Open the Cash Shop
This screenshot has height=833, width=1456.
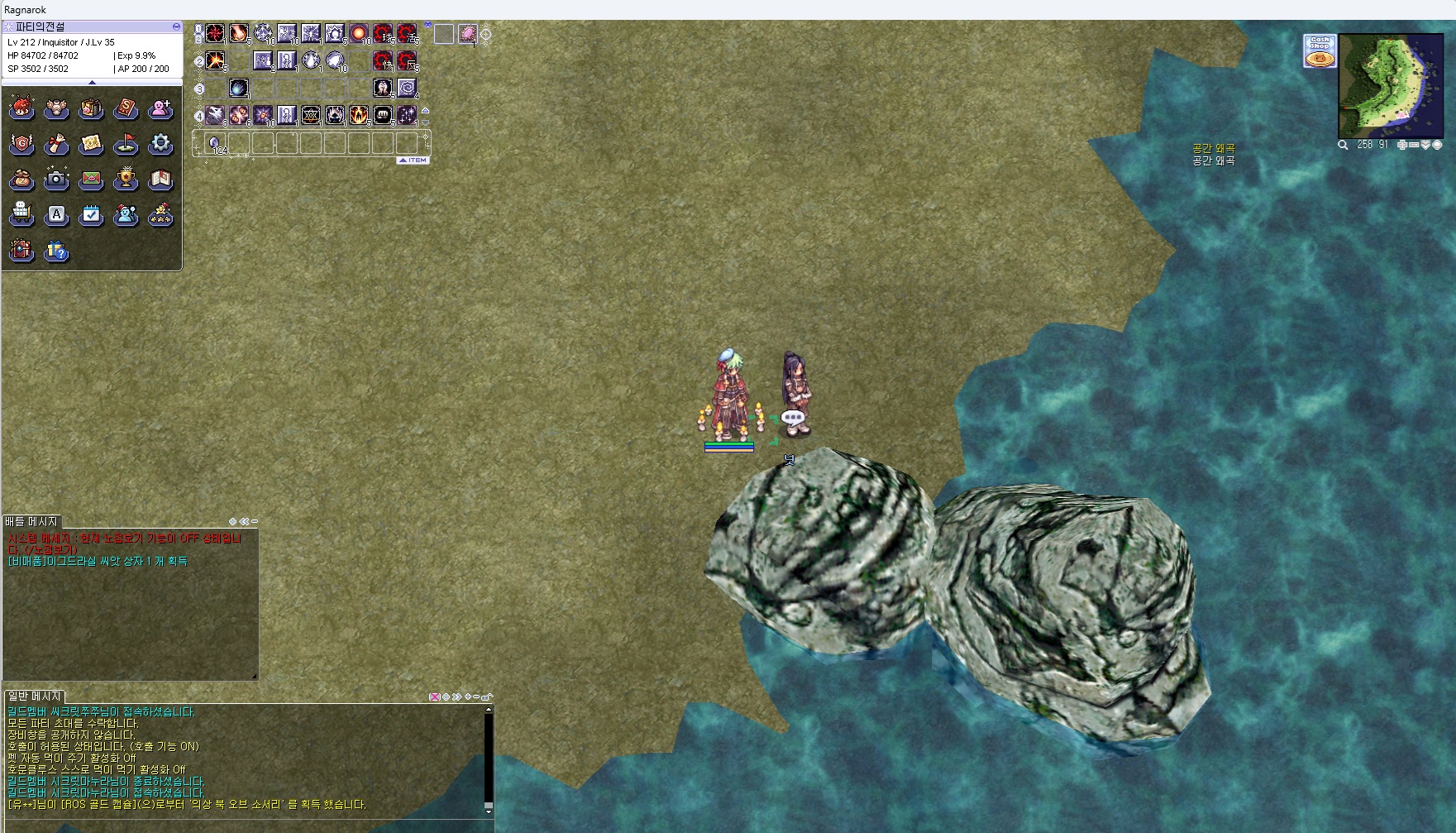click(x=1319, y=50)
